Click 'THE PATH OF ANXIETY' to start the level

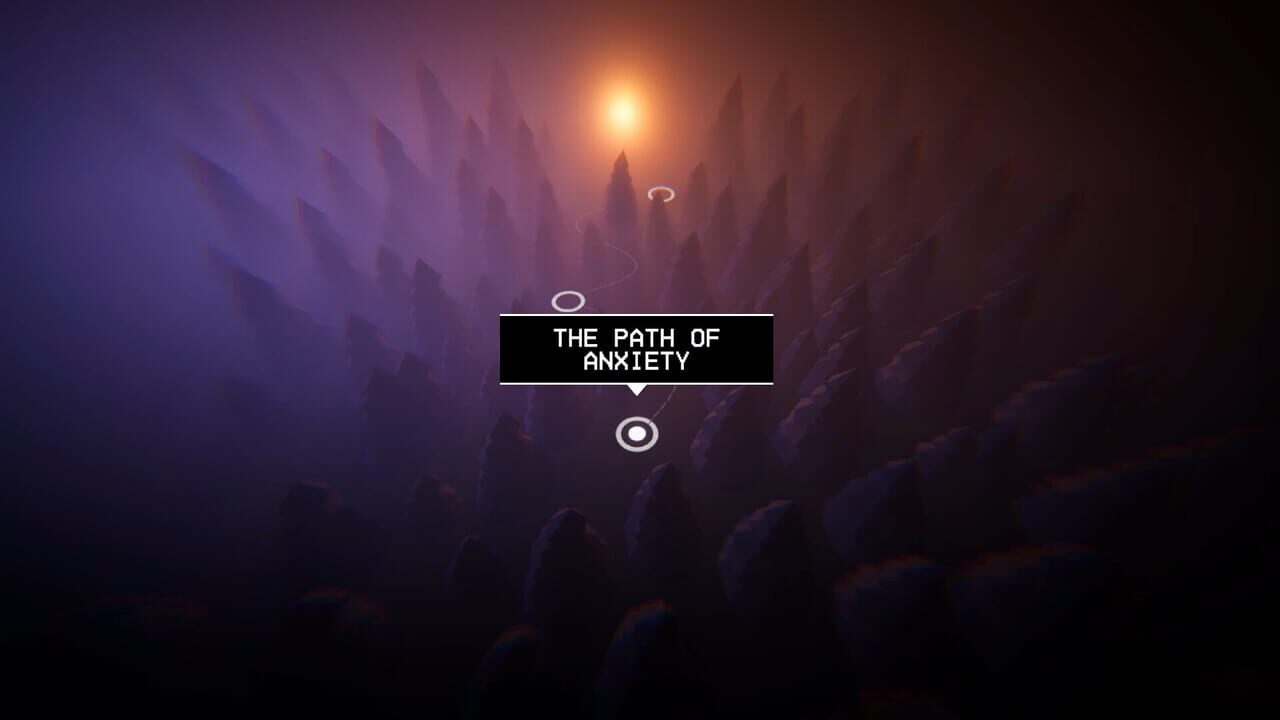point(636,350)
